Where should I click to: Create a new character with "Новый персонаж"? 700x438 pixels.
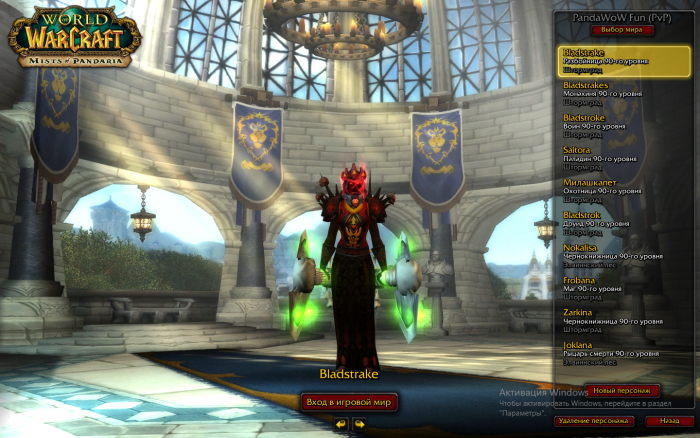tap(621, 390)
